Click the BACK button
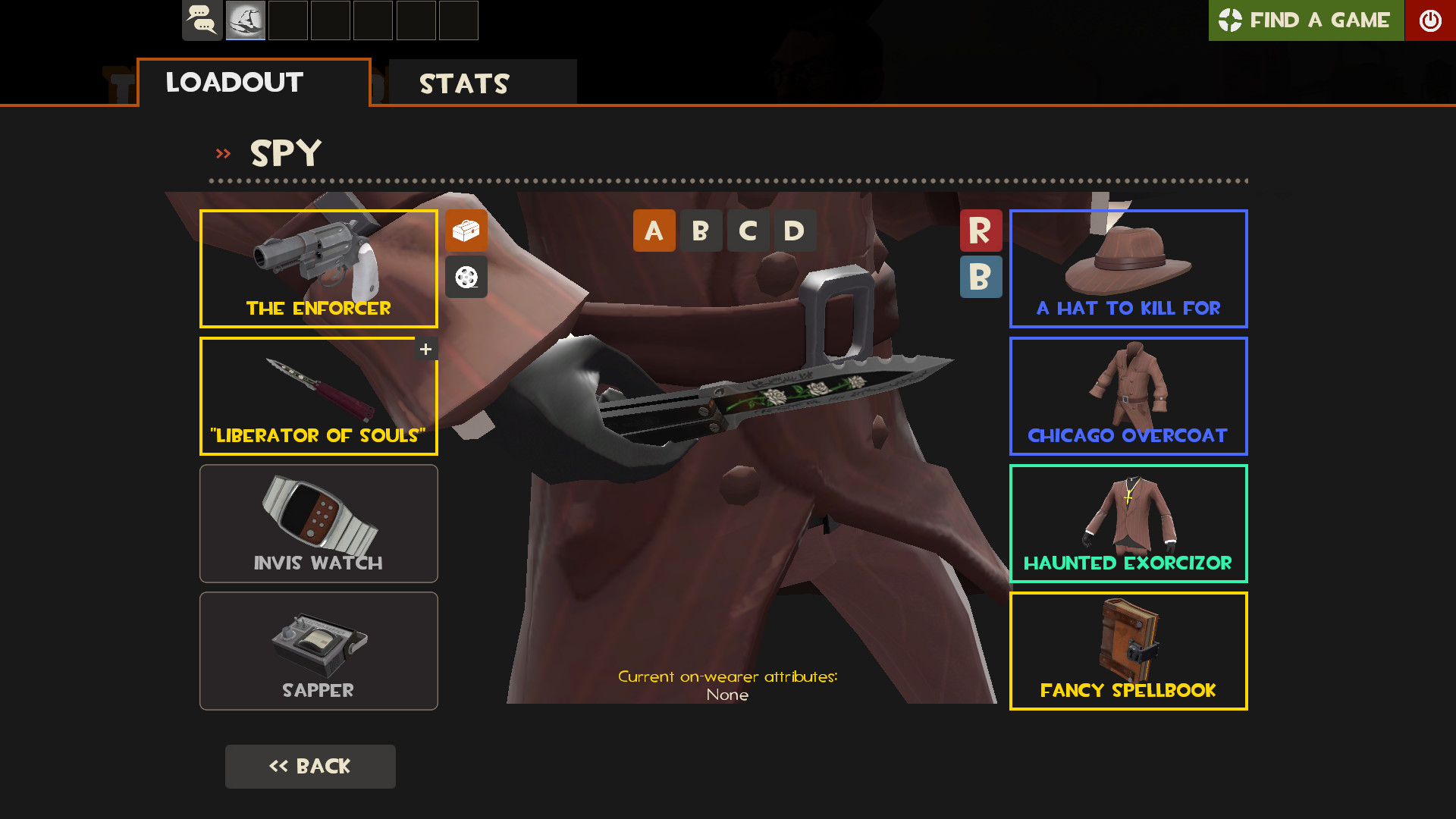 (x=310, y=766)
